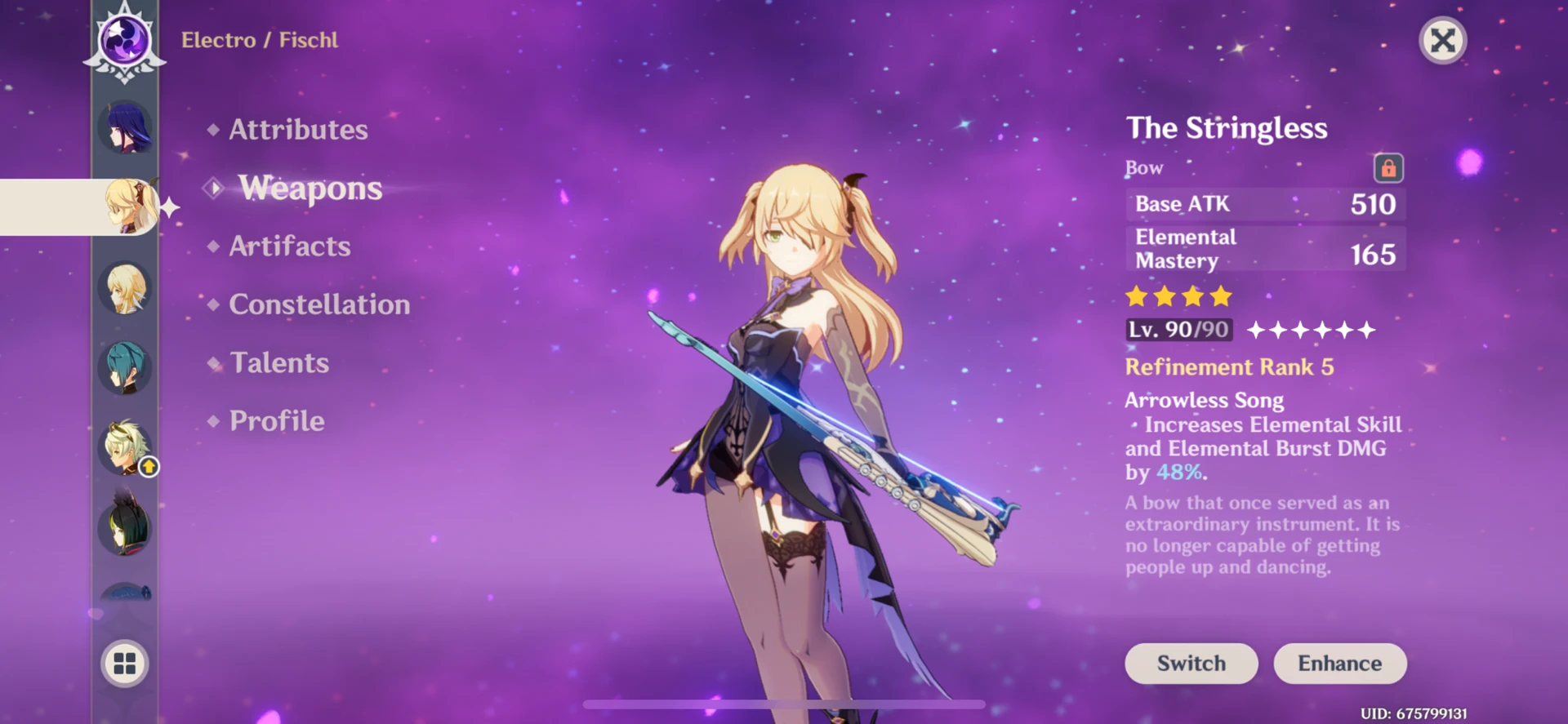1568x724 pixels.
Task: Open the Talents section
Action: 278,362
